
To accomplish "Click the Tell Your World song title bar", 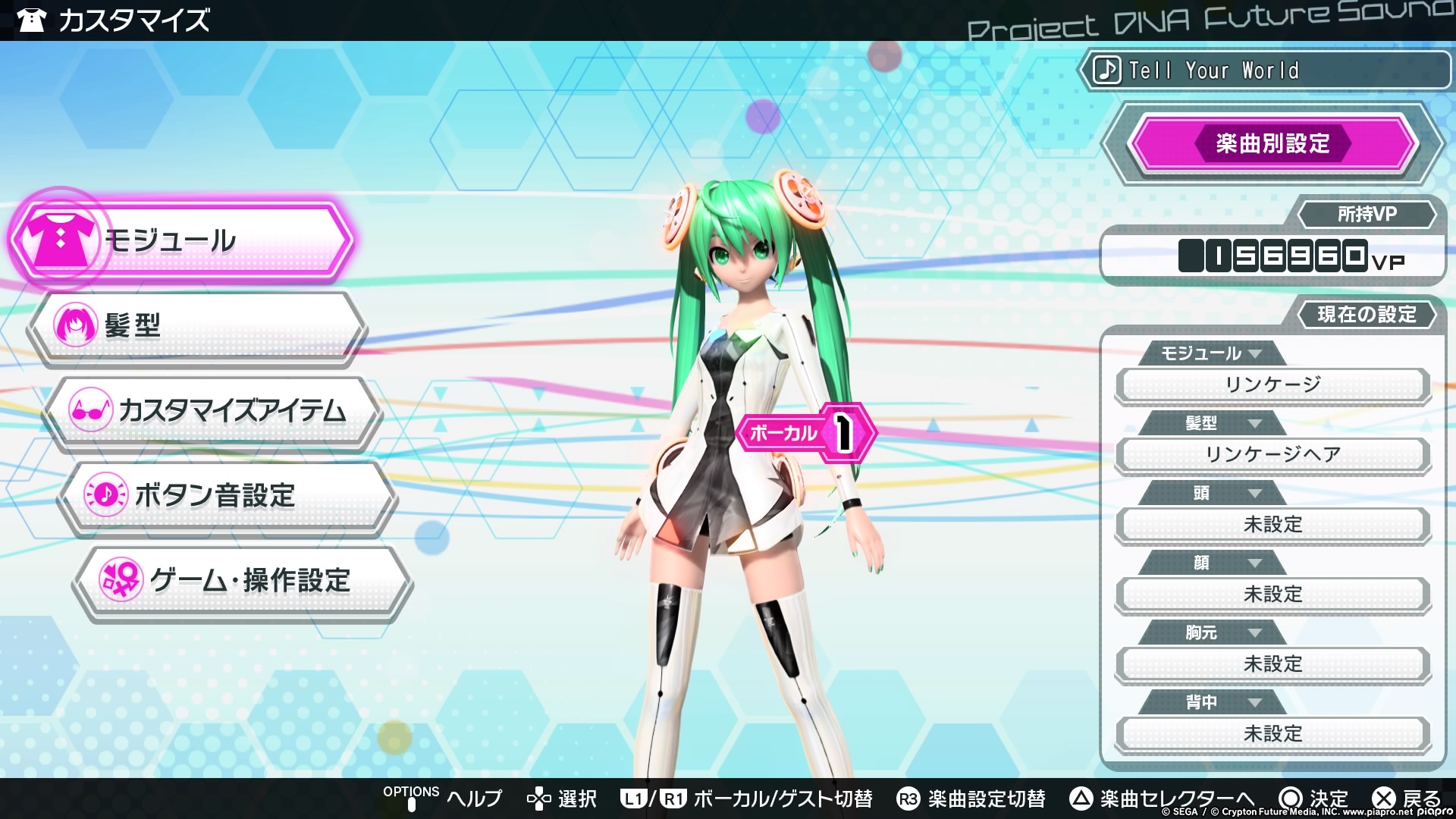I will [x=1266, y=71].
